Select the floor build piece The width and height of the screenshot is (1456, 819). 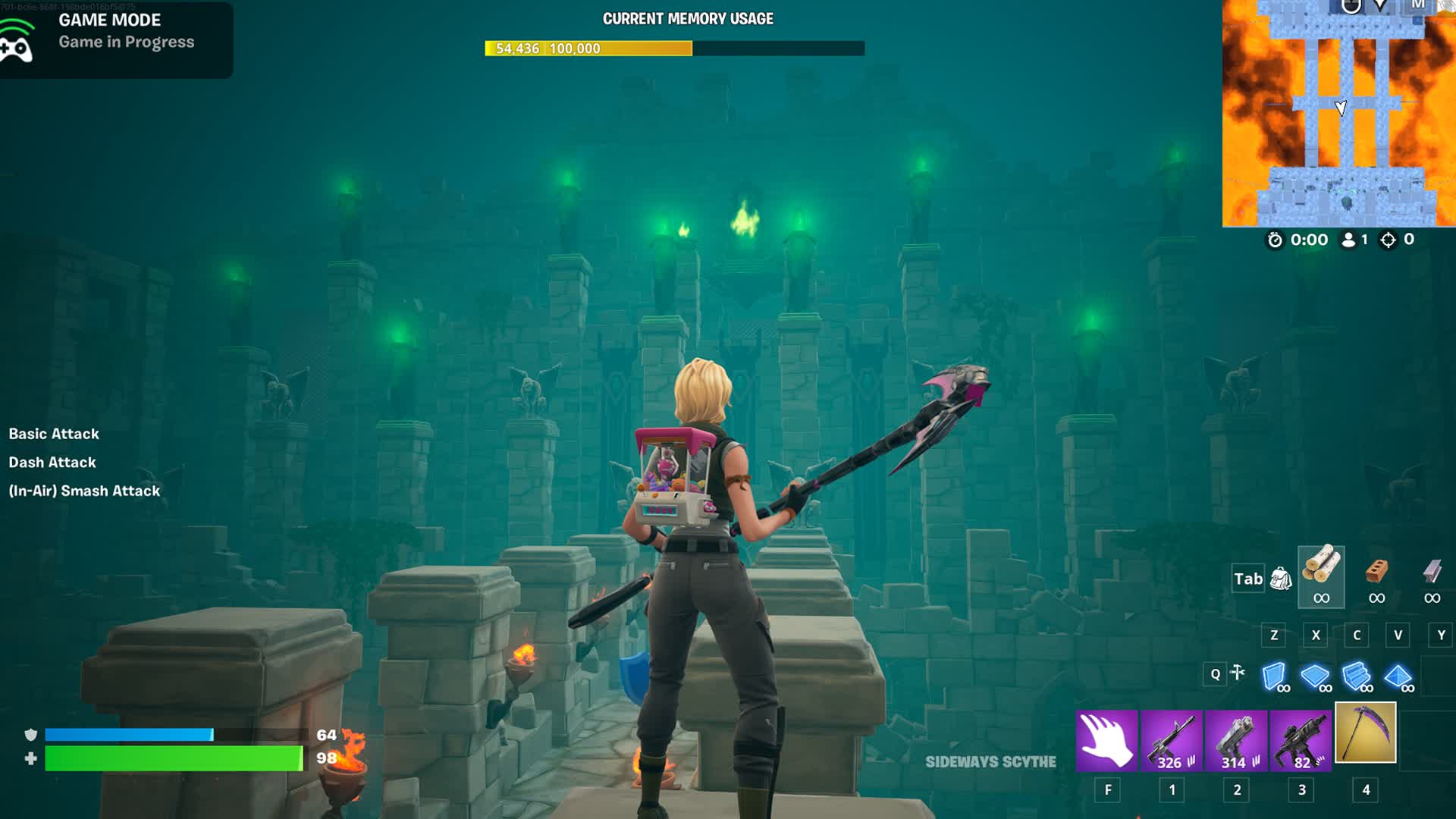(x=1316, y=676)
